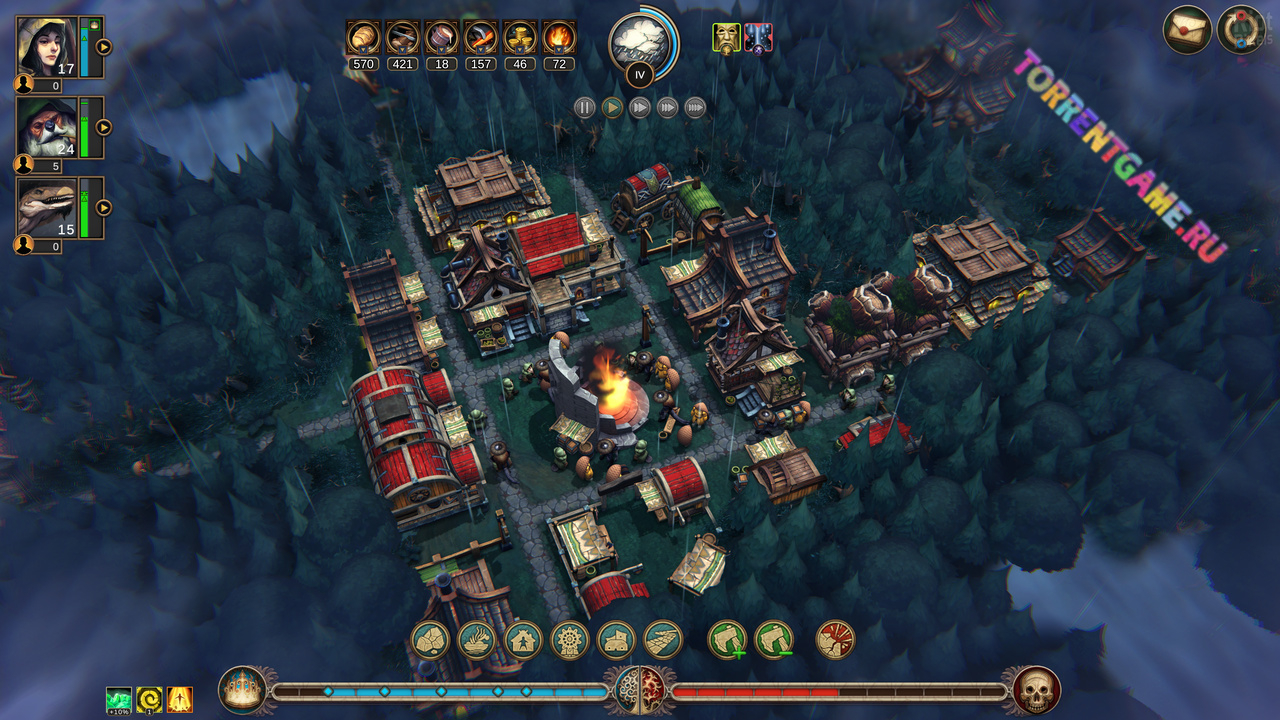This screenshot has width=1280, height=720.
Task: Expand the arrow beside the lizard portrait
Action: (x=103, y=208)
